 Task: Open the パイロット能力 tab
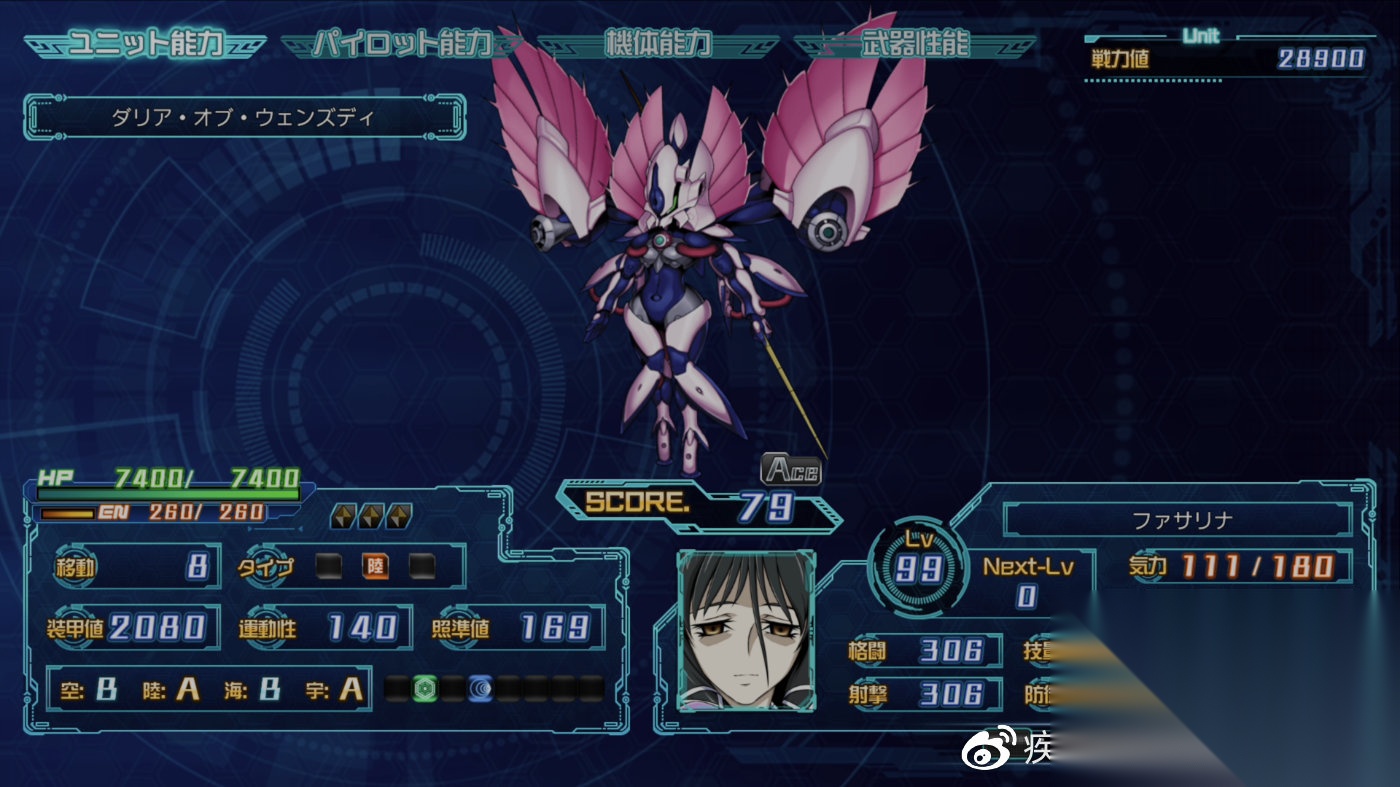[401, 45]
